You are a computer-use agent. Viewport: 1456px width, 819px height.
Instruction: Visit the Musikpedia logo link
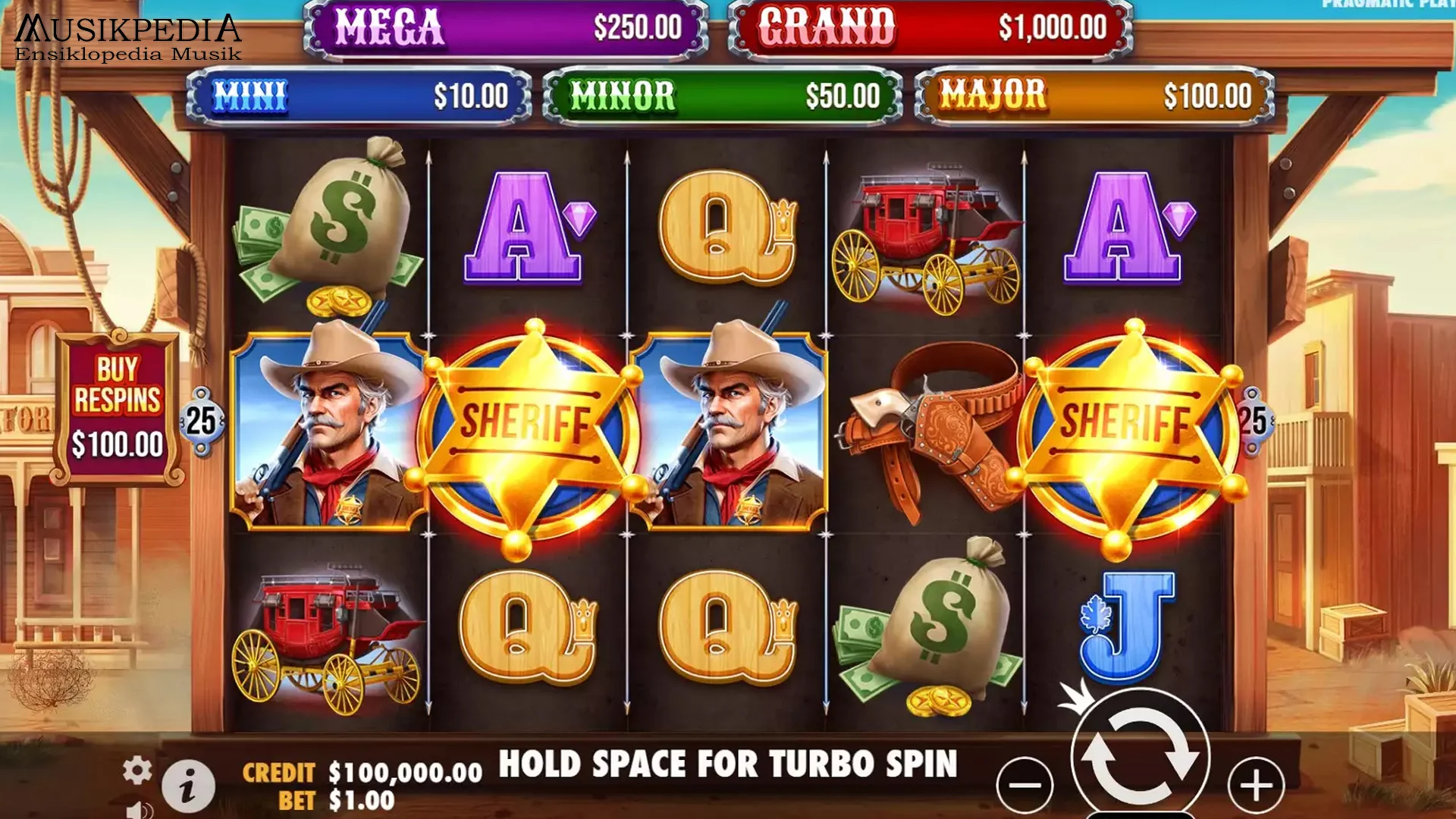point(128,38)
